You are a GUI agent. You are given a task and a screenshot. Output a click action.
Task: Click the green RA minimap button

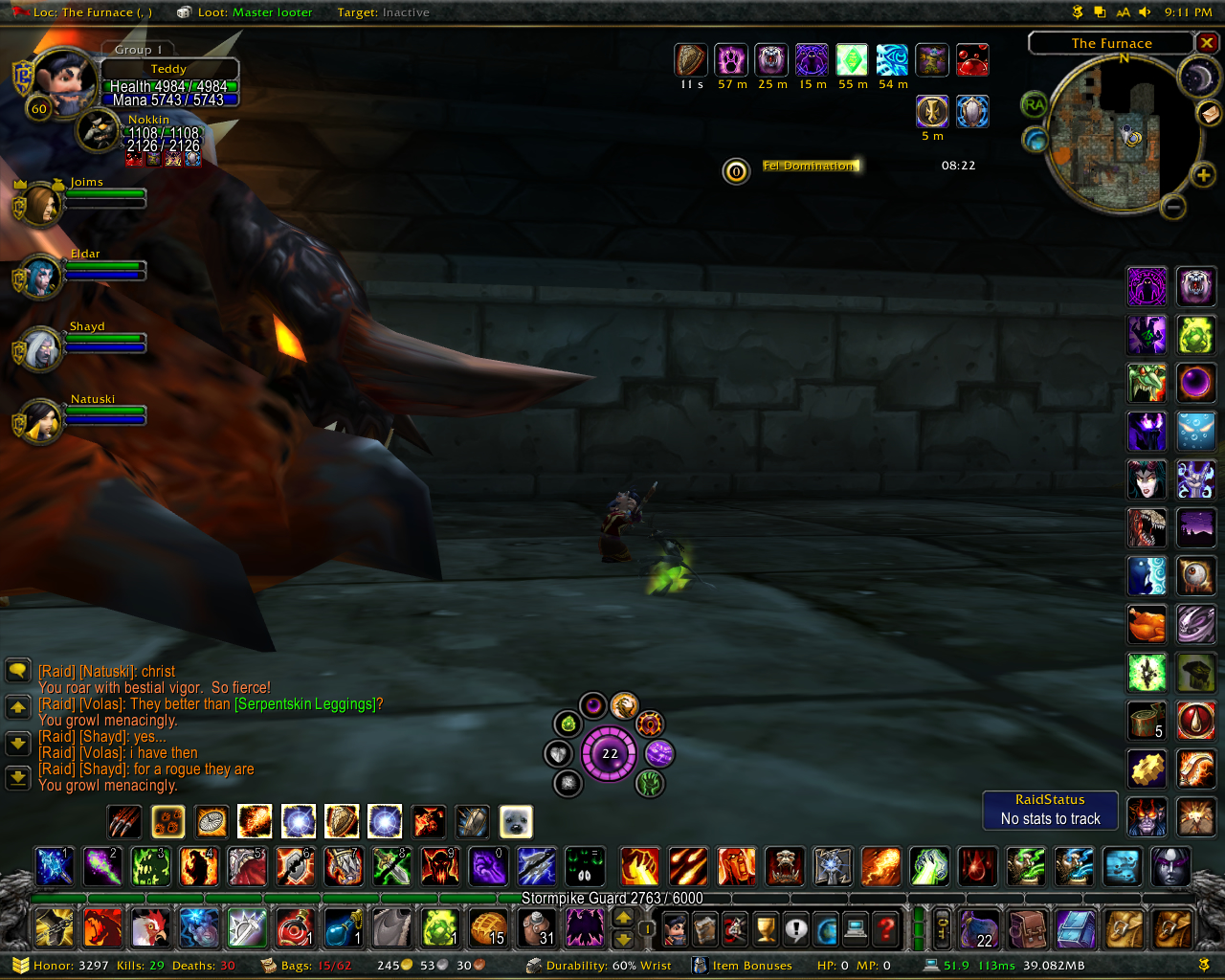[x=1034, y=104]
